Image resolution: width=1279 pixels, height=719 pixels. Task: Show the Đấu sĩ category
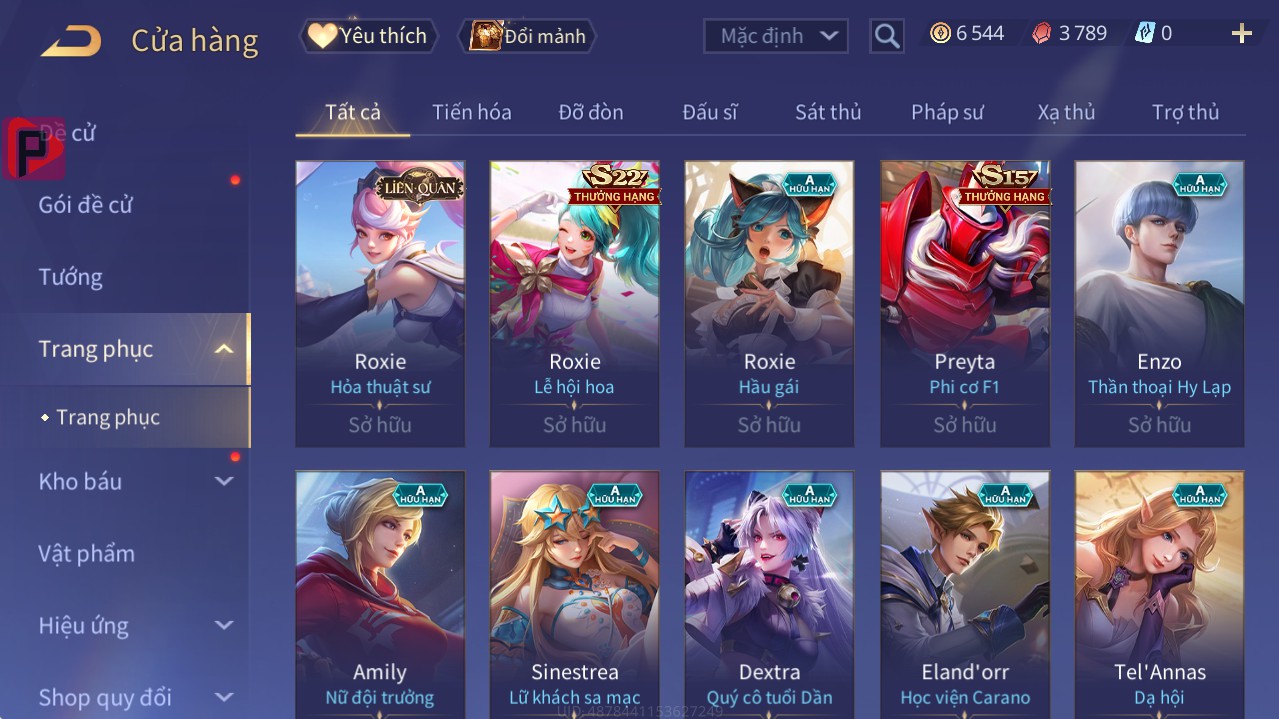pos(709,112)
